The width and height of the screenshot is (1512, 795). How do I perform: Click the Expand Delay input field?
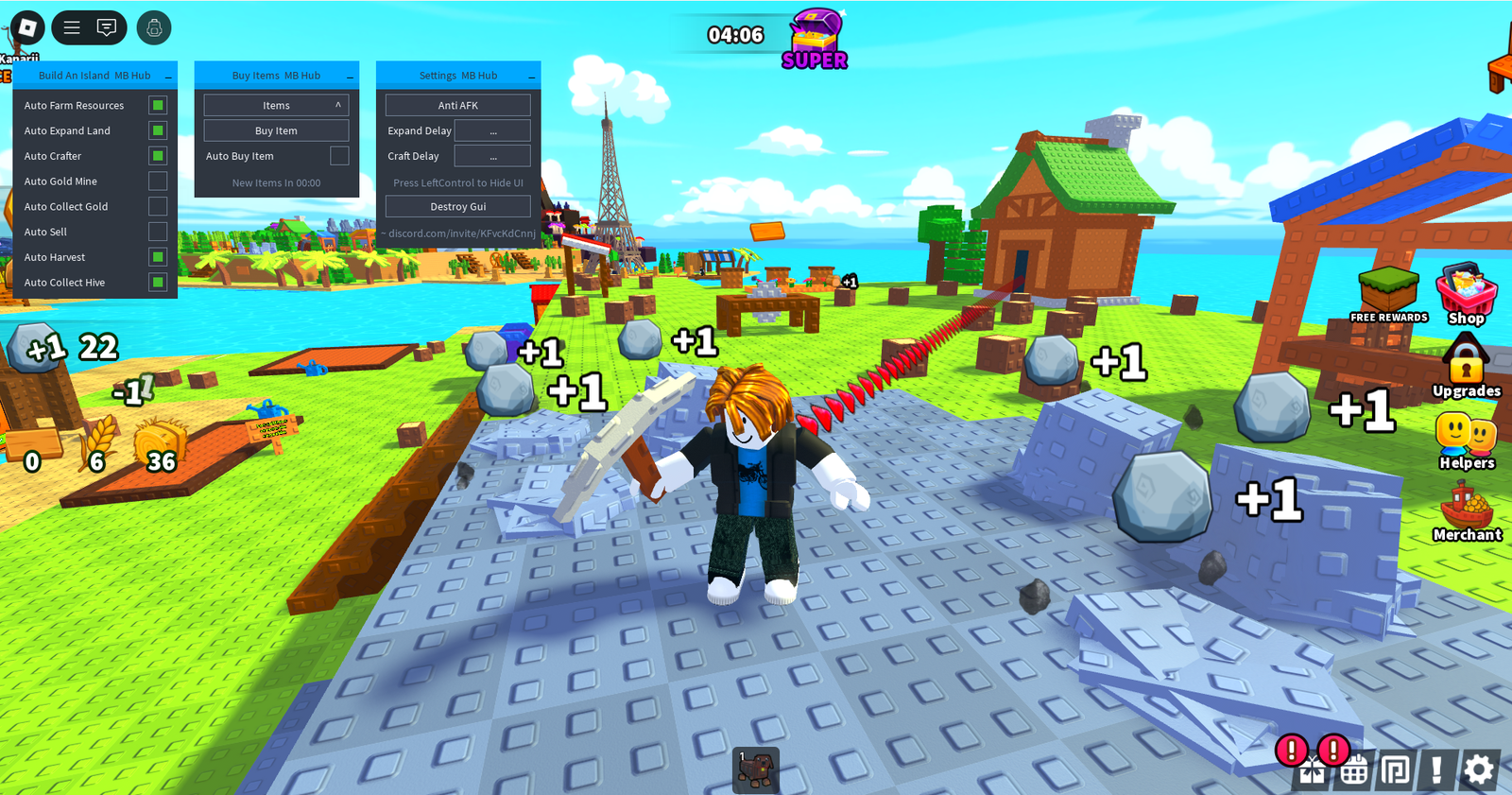click(492, 130)
